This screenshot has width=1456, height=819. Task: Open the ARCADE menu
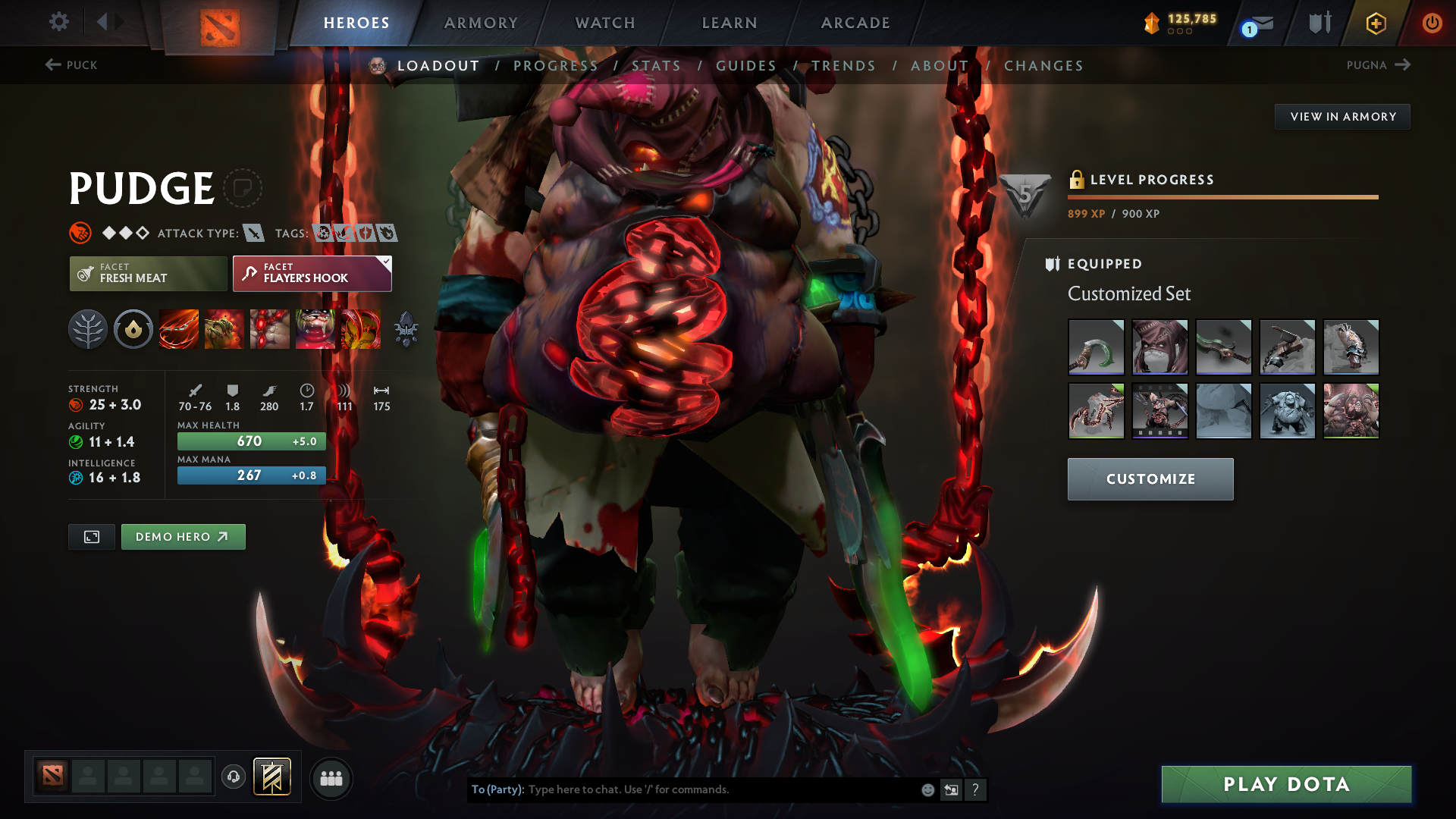pyautogui.click(x=855, y=23)
